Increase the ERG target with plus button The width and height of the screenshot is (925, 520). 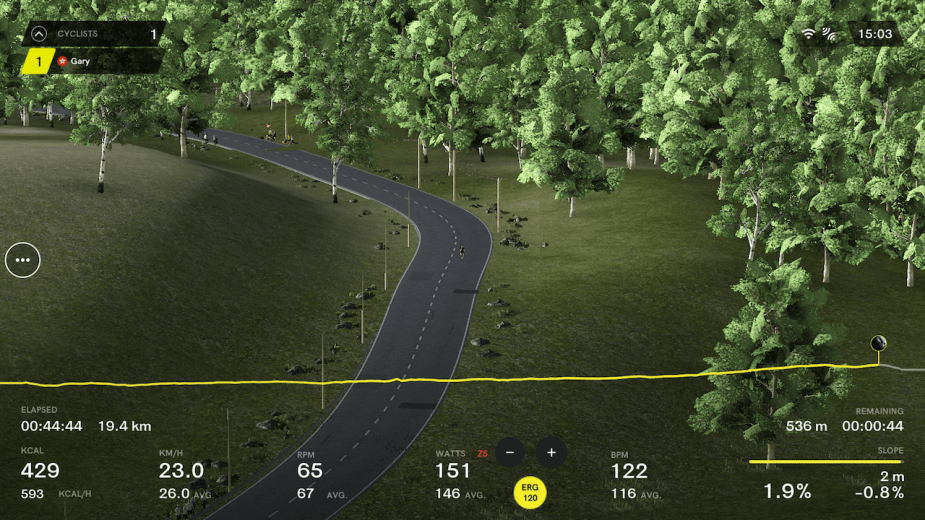(x=551, y=452)
